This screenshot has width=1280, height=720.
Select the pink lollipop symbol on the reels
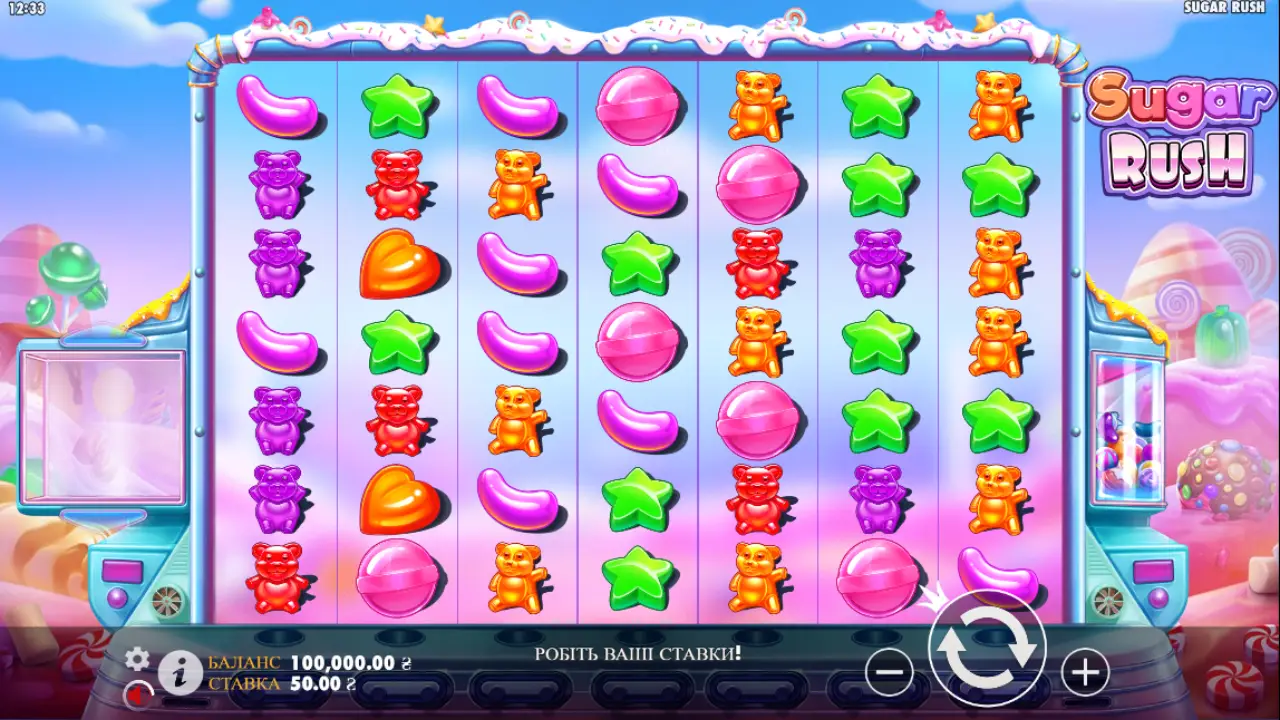coord(637,107)
